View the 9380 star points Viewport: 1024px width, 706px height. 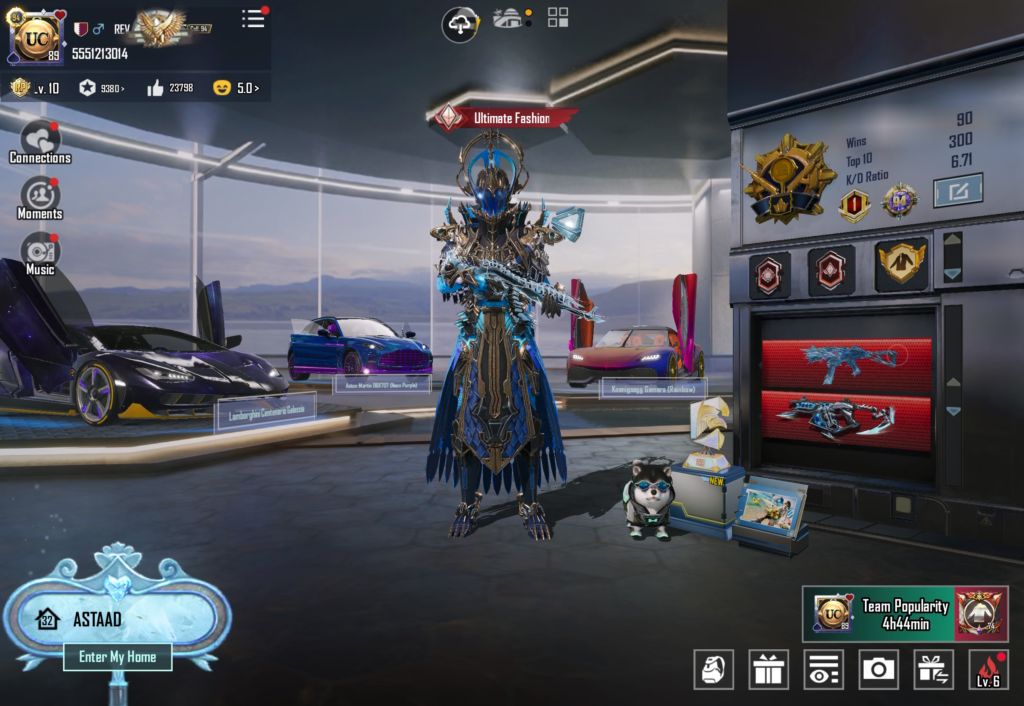[x=102, y=88]
